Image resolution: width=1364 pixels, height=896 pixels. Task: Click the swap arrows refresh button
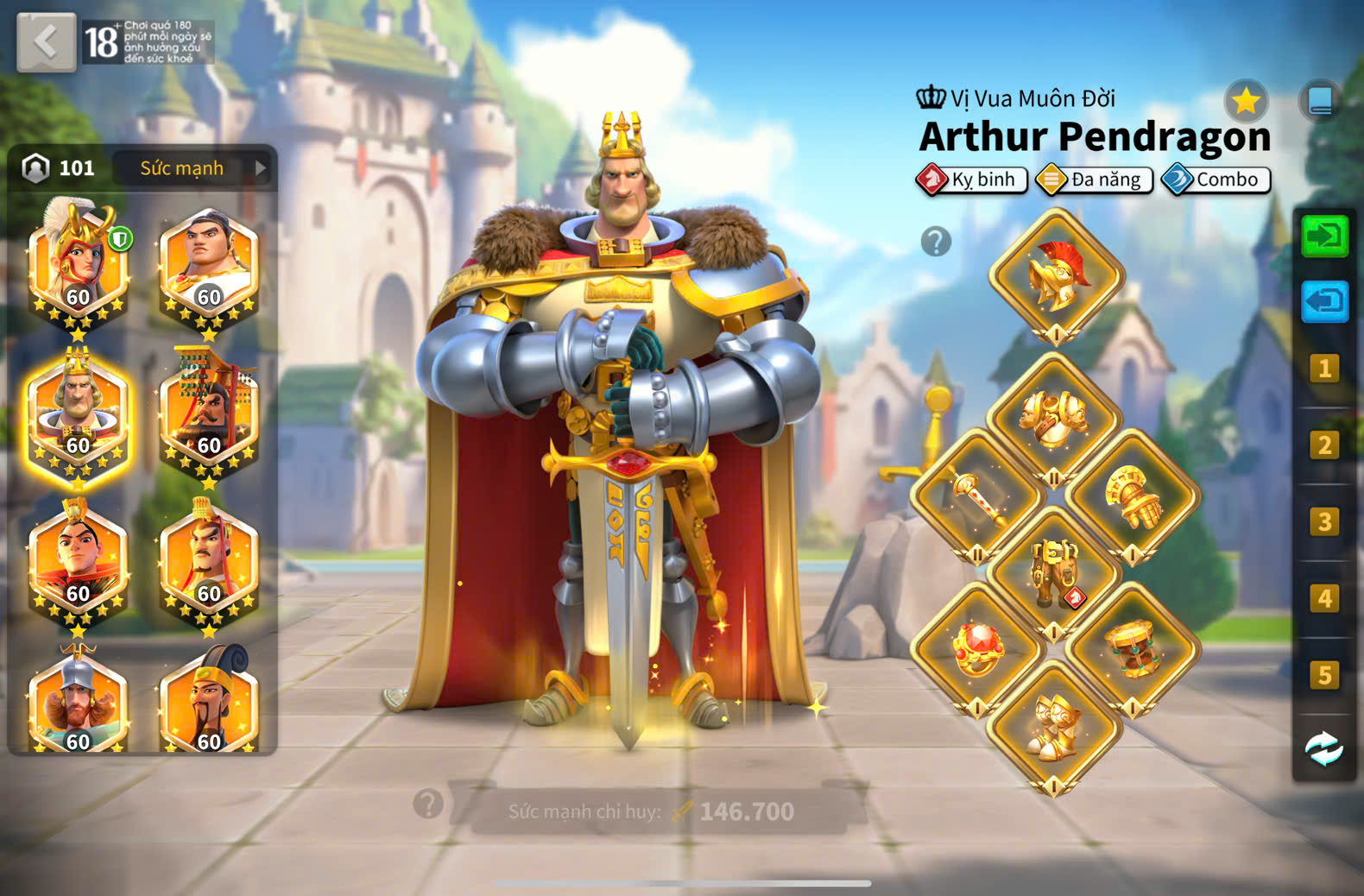click(1324, 748)
